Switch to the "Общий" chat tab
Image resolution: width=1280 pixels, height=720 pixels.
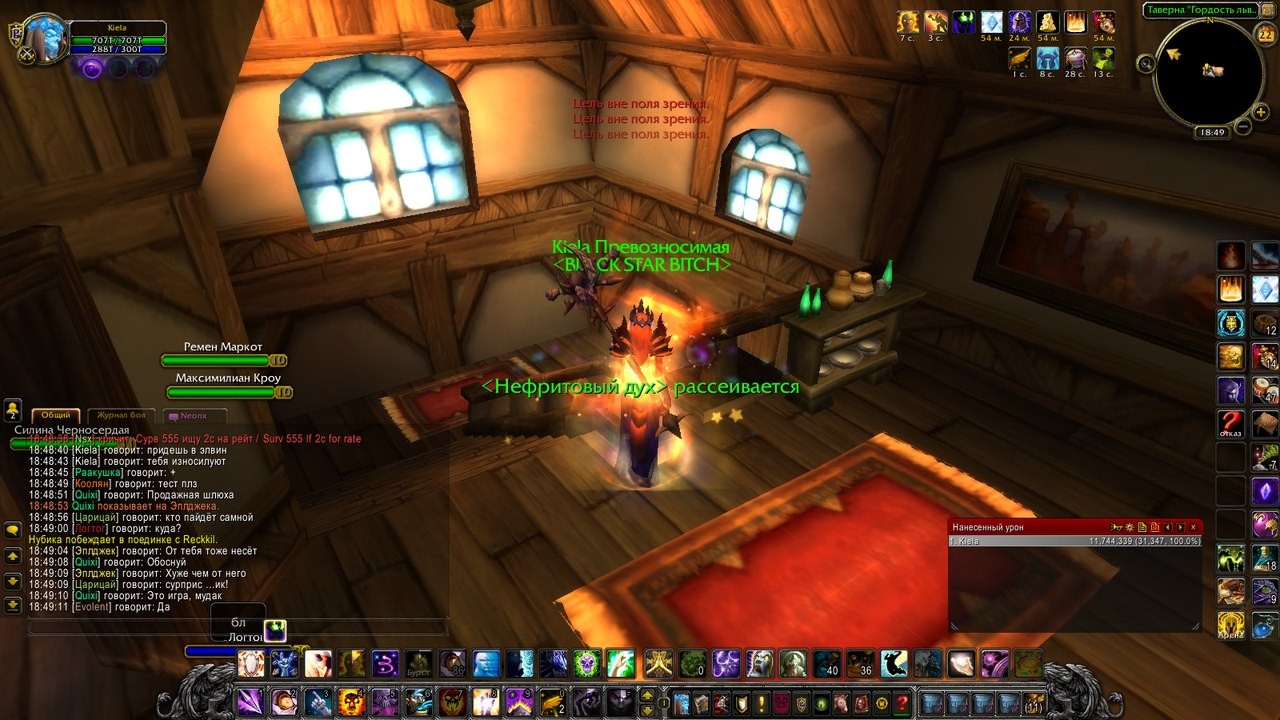coord(57,415)
